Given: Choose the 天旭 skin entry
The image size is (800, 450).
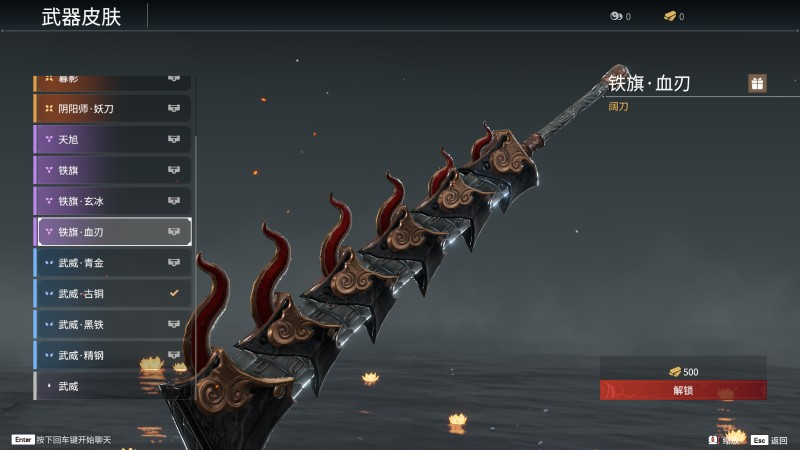Looking at the screenshot, I should (x=113, y=139).
